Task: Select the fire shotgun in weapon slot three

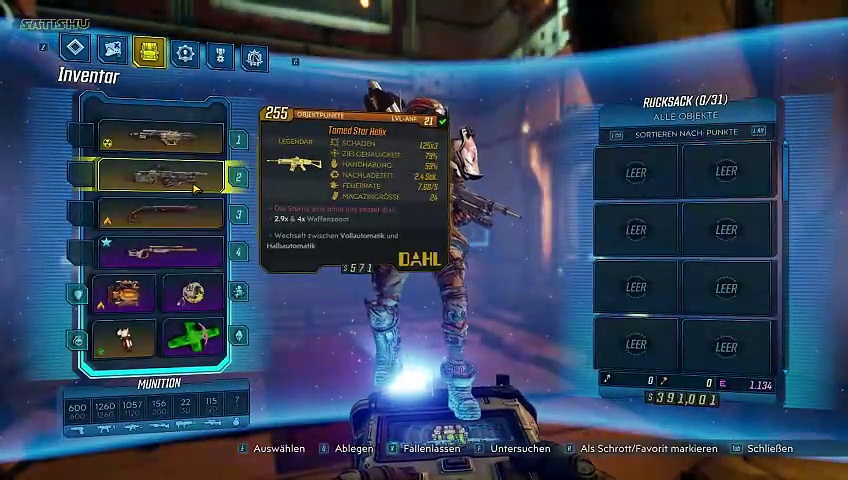Action: click(160, 214)
